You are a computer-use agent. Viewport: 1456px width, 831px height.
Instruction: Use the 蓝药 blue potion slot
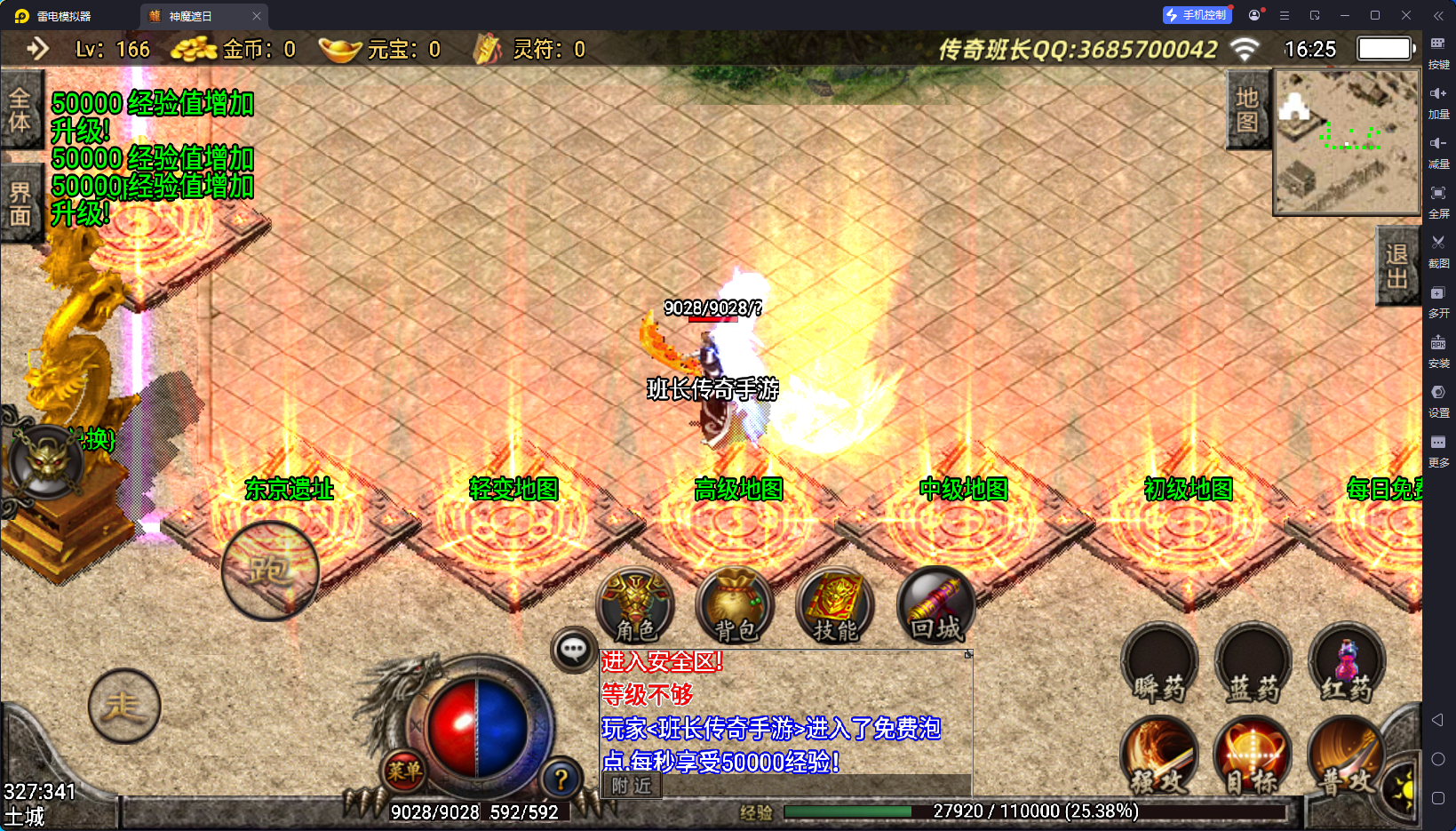[x=1253, y=663]
